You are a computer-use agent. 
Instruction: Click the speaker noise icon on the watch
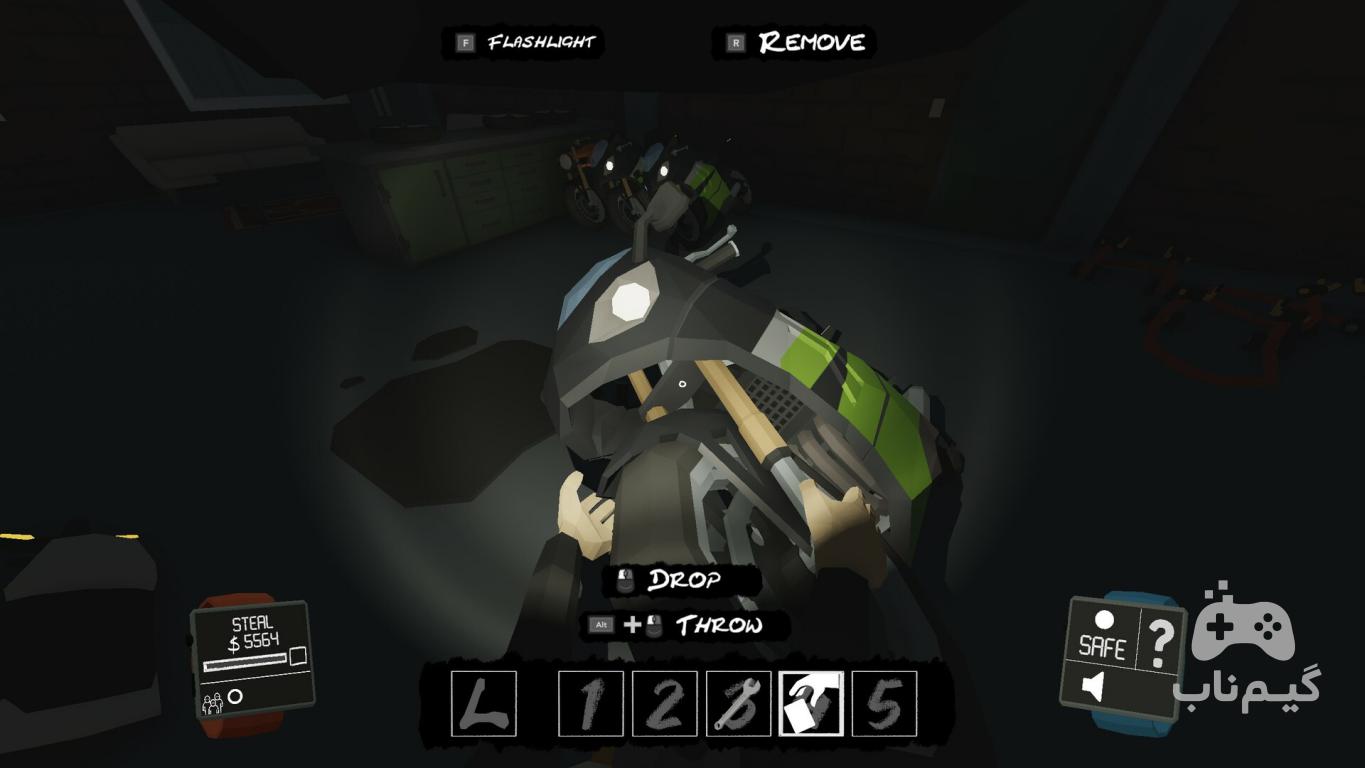[1095, 688]
